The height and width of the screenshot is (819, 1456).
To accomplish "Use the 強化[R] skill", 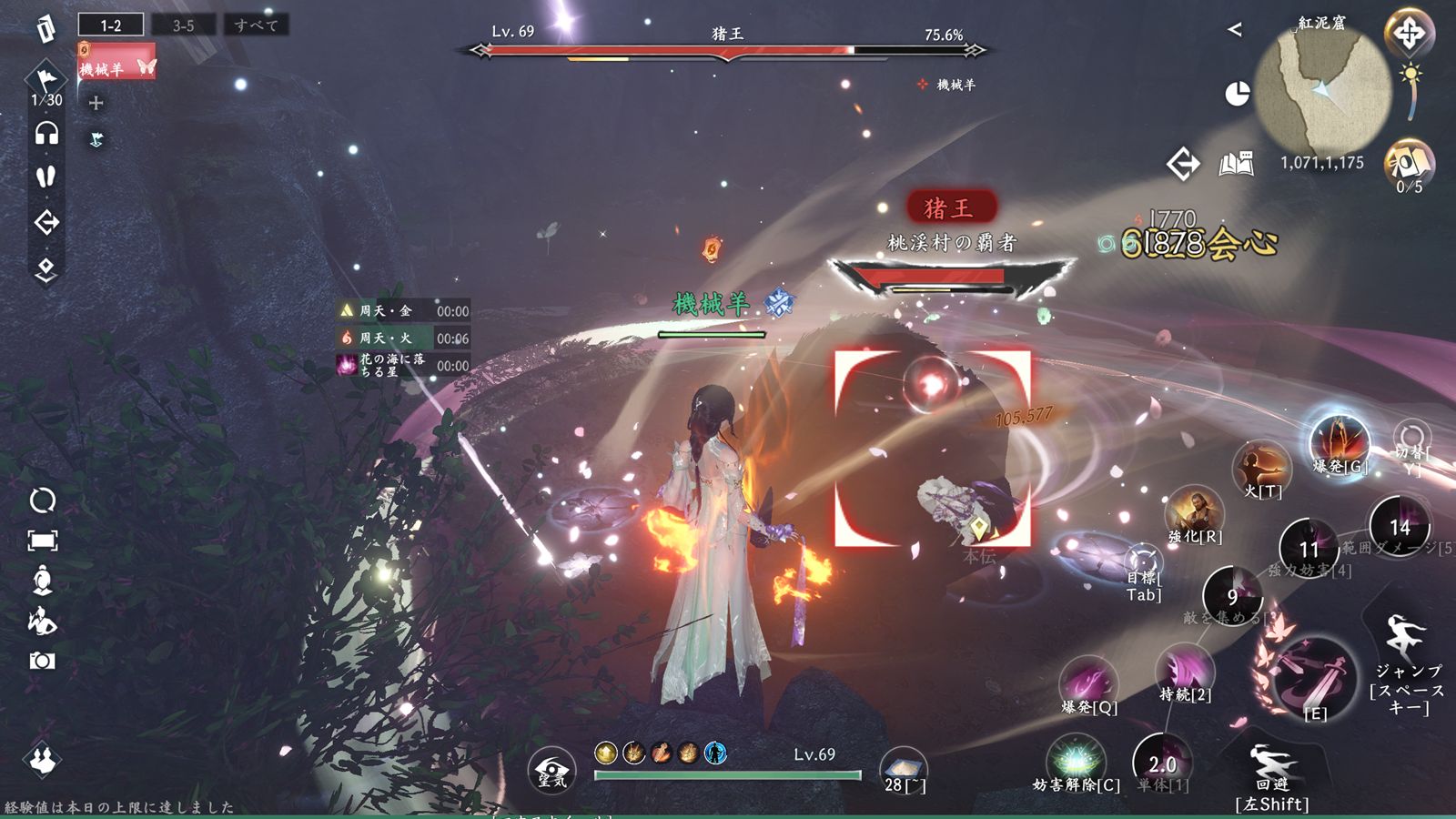I will point(1195,511).
